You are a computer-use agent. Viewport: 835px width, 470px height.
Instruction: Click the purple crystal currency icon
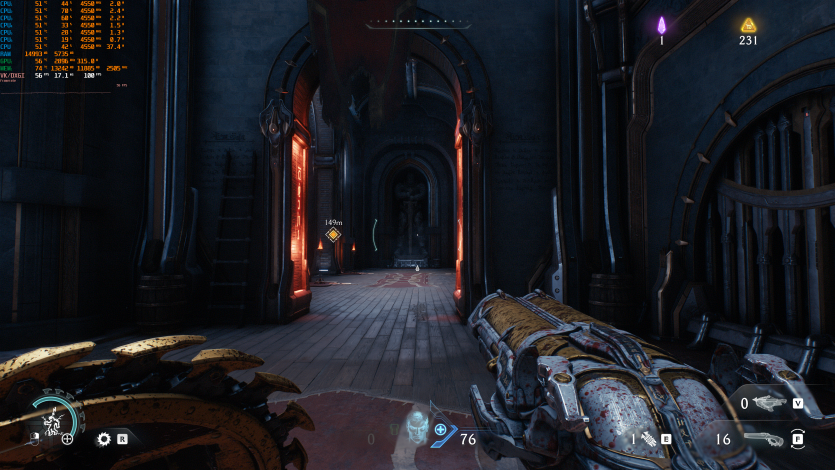pyautogui.click(x=661, y=26)
